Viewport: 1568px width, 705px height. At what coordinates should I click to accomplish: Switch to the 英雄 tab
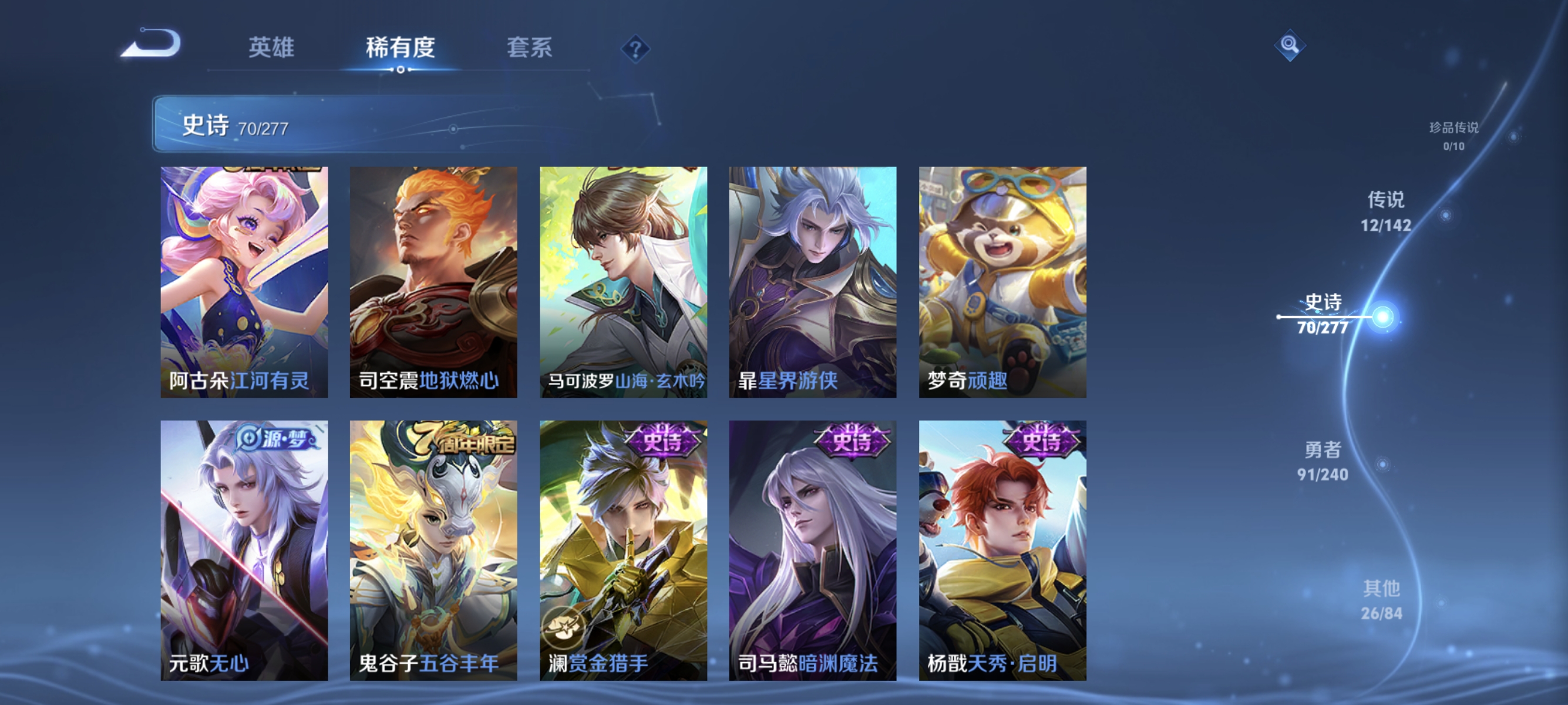point(272,48)
